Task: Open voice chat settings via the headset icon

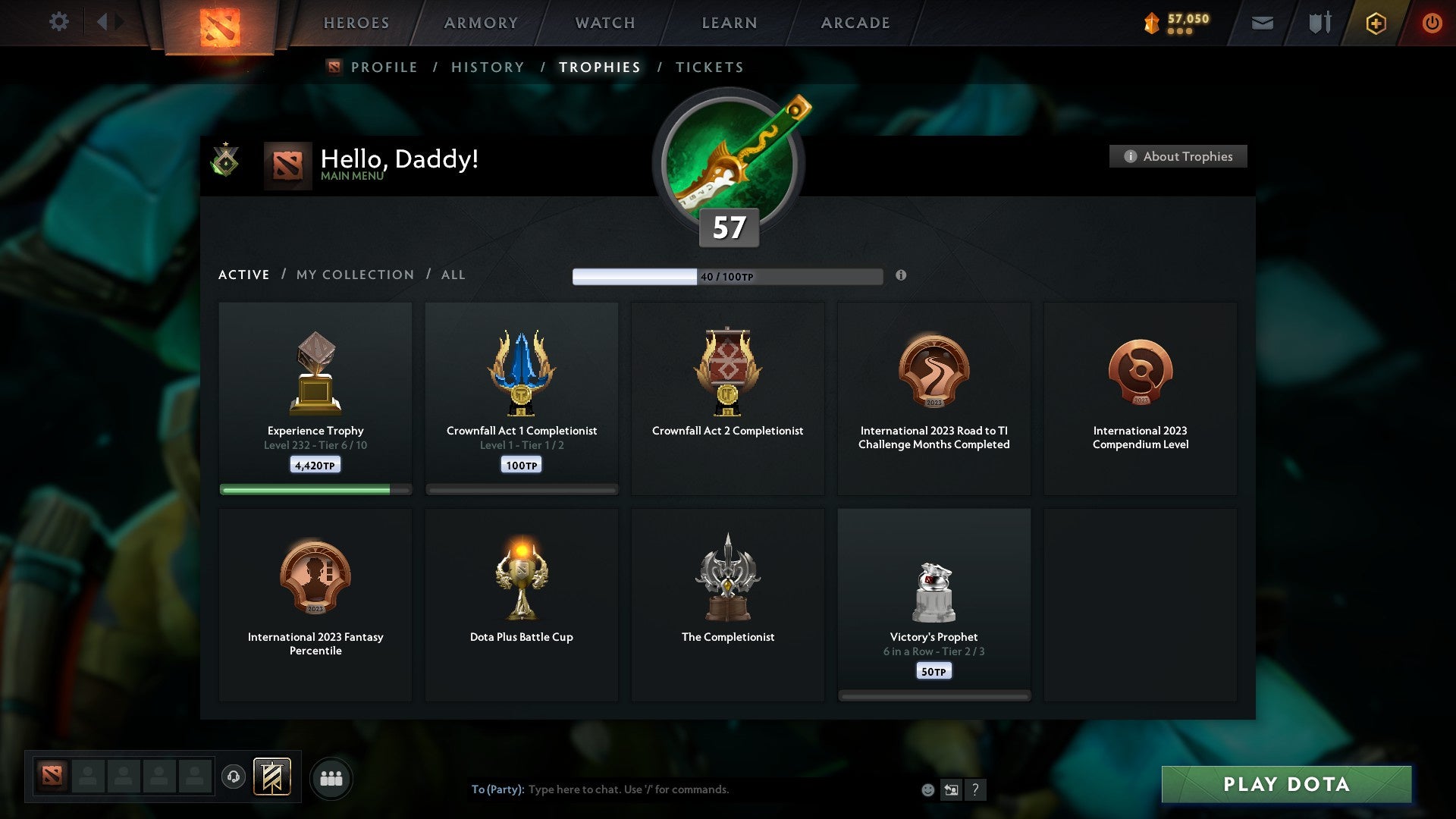Action: 234,777
